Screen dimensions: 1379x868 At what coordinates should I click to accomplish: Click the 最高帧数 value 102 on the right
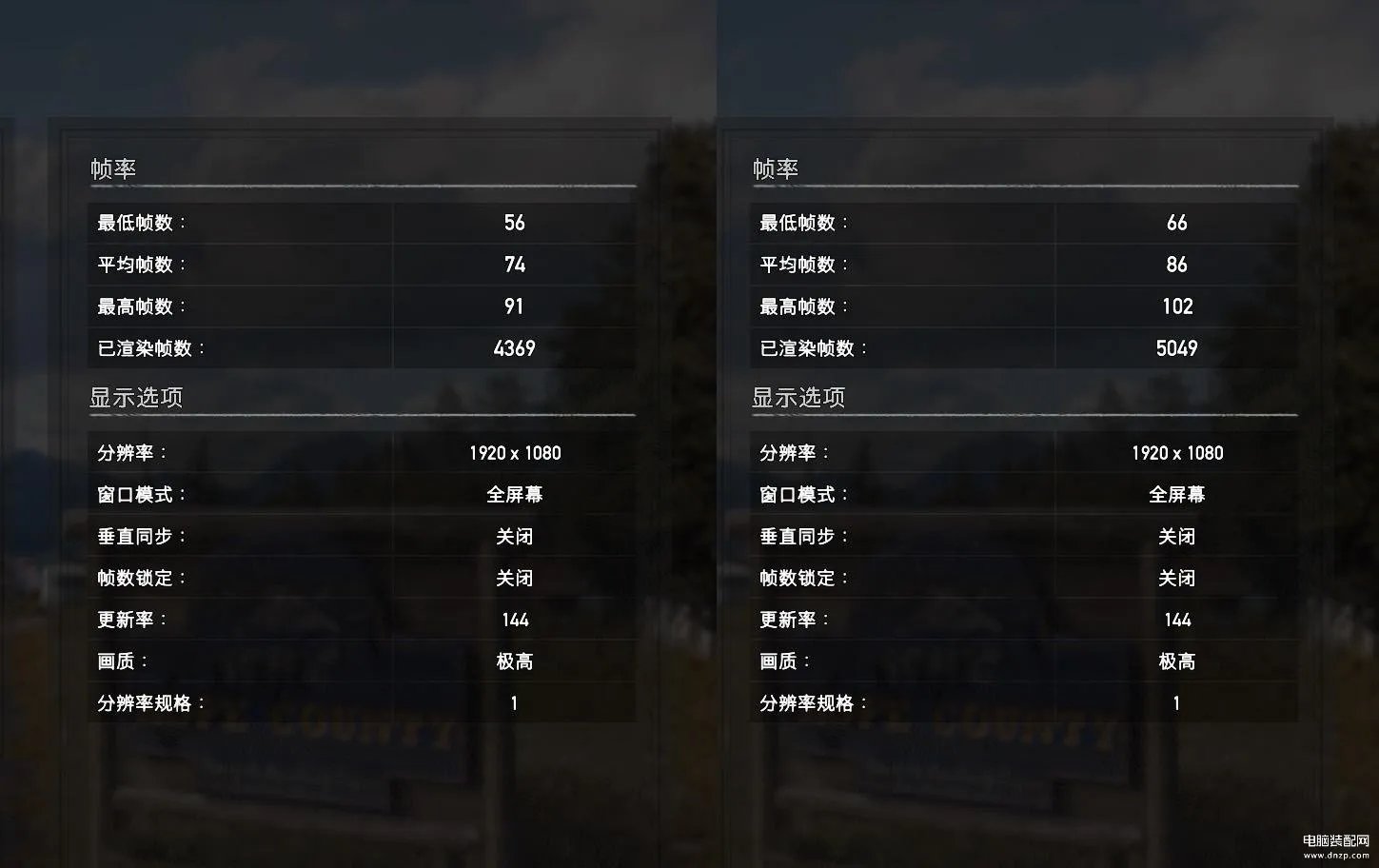tap(1176, 306)
